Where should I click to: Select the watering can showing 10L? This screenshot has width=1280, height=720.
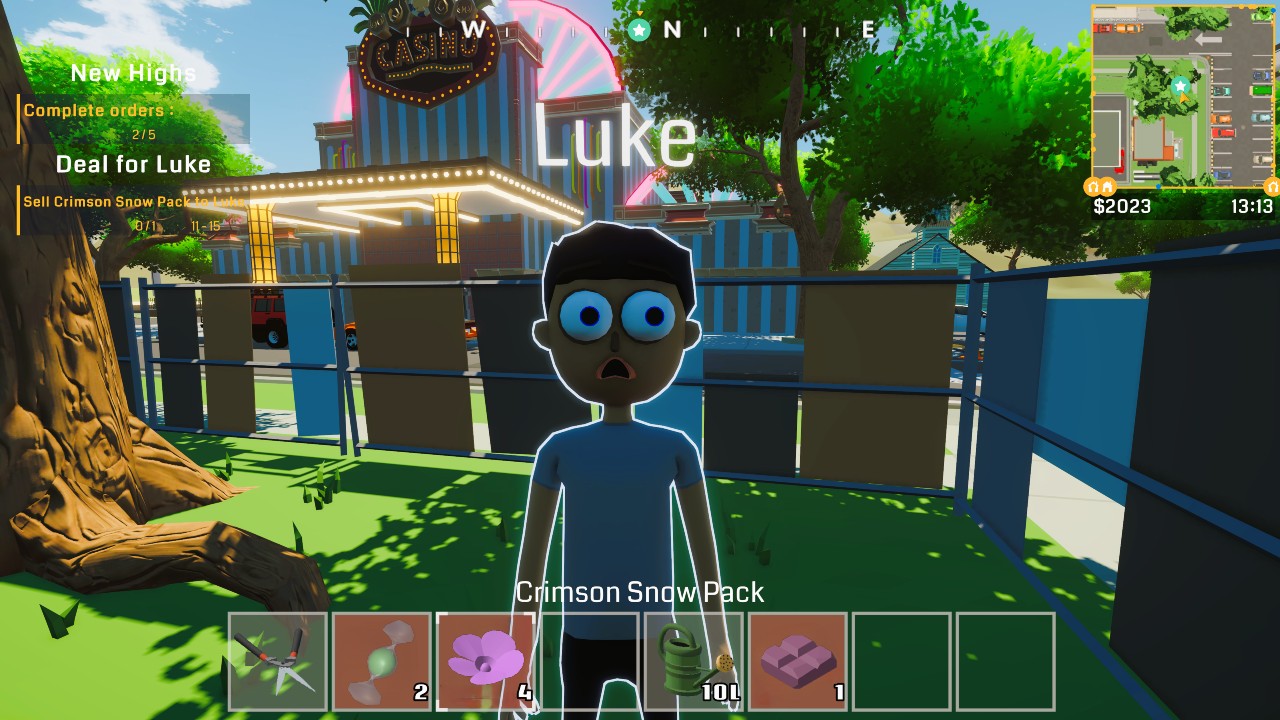tap(693, 660)
